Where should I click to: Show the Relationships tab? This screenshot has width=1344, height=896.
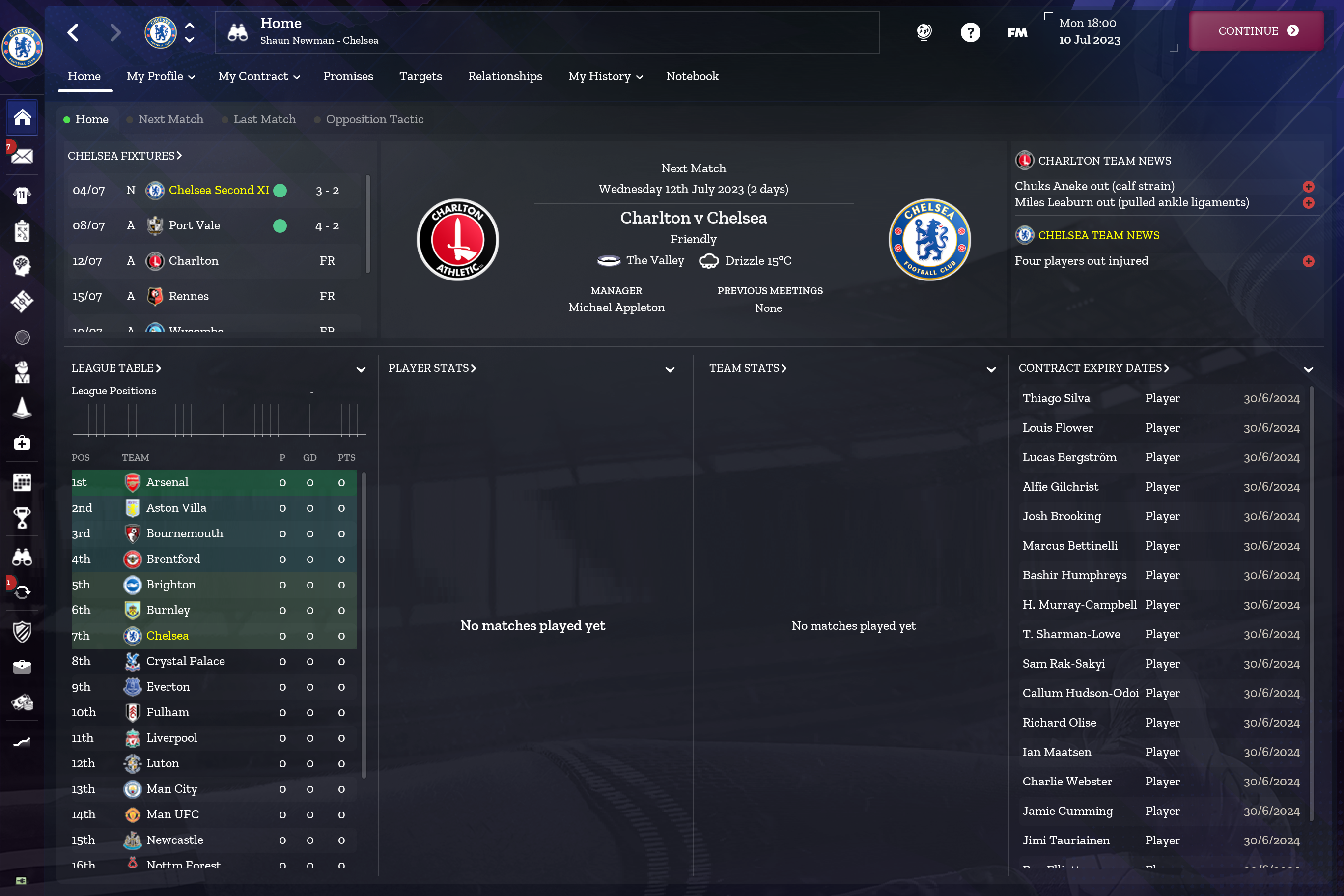[x=504, y=76]
